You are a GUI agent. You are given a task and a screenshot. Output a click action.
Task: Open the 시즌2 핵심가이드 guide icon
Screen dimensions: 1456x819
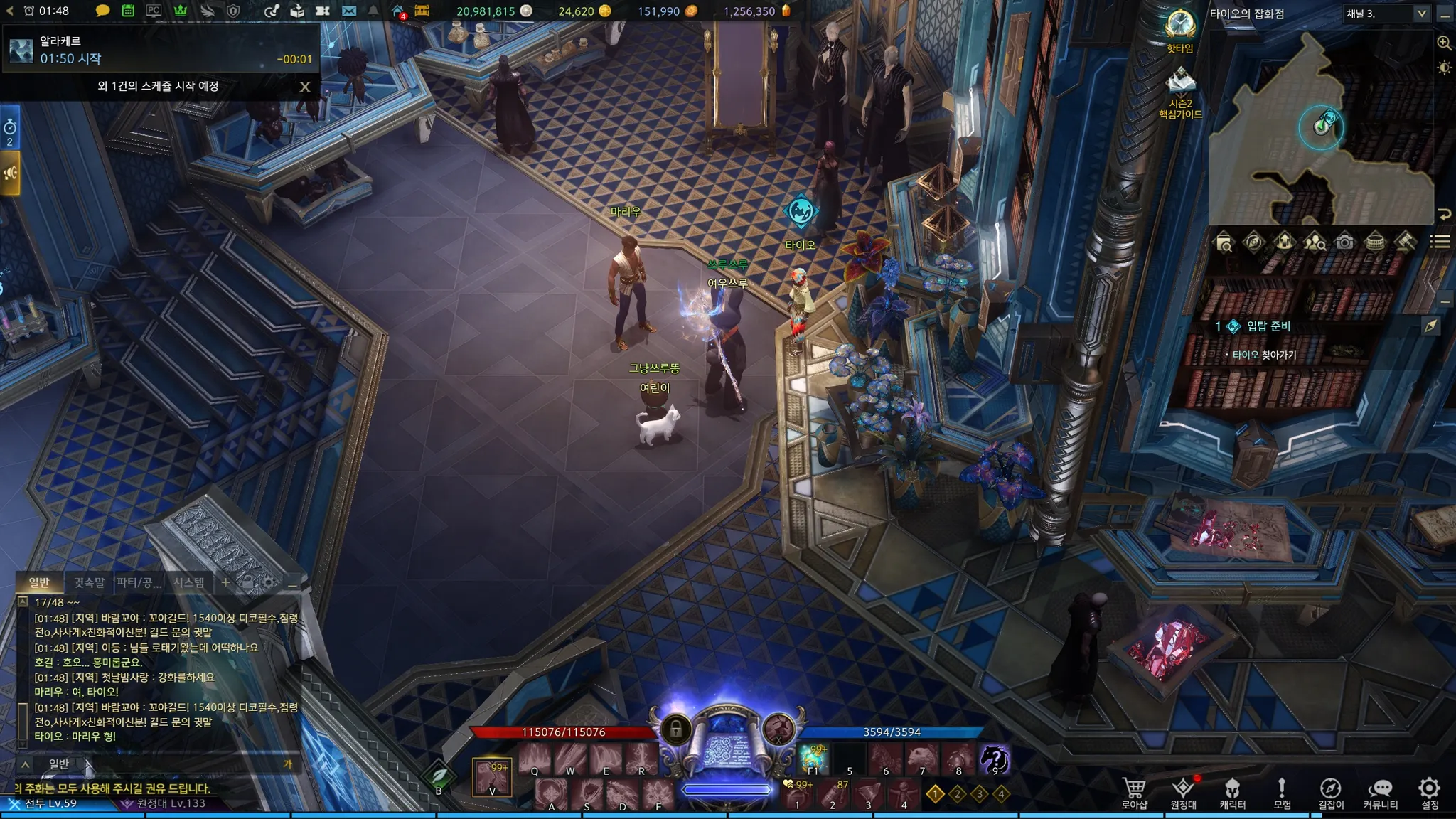click(x=1180, y=82)
